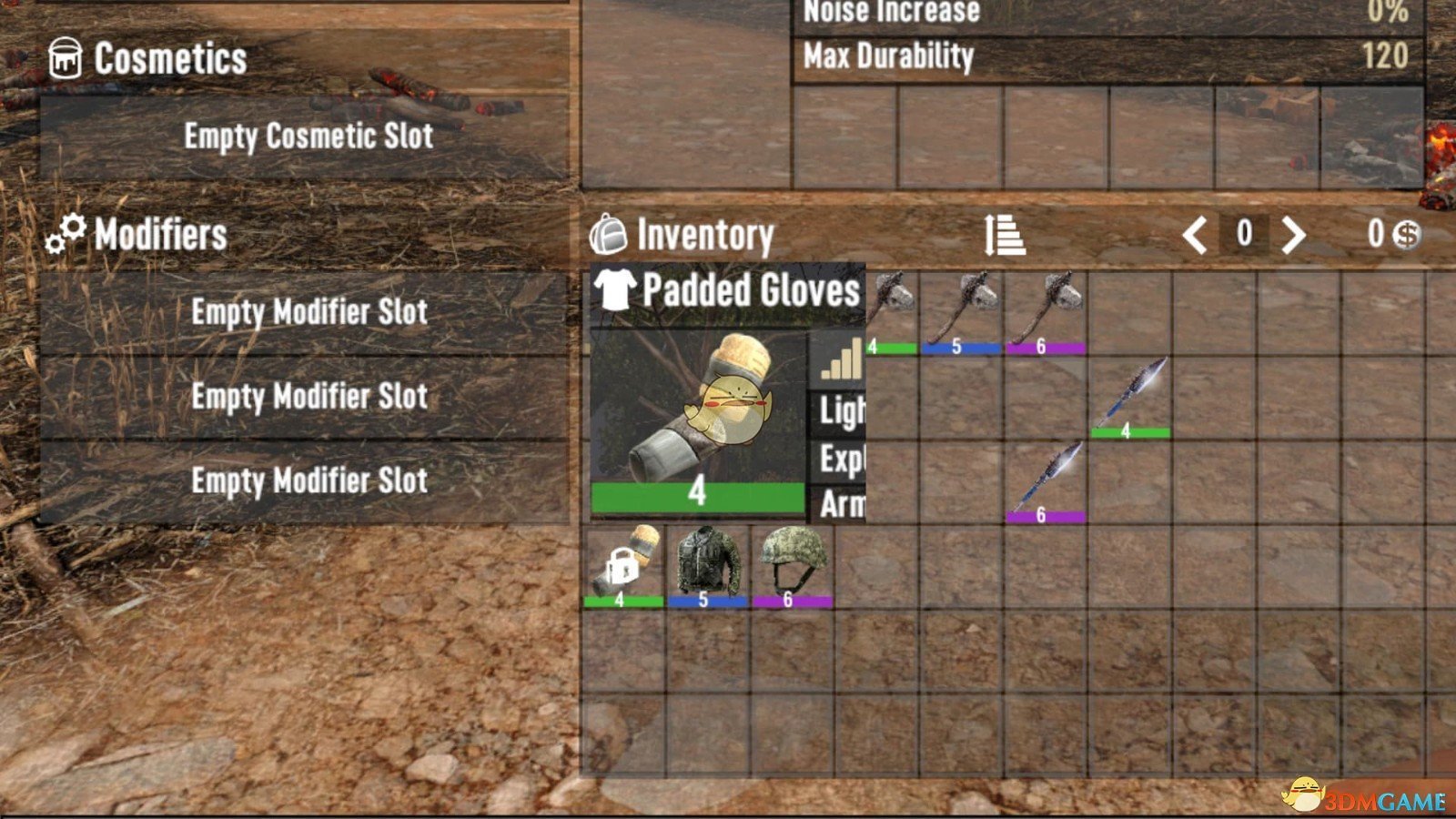Click the left arrow to decrease currency amount
The height and width of the screenshot is (819, 1456).
point(1198,235)
